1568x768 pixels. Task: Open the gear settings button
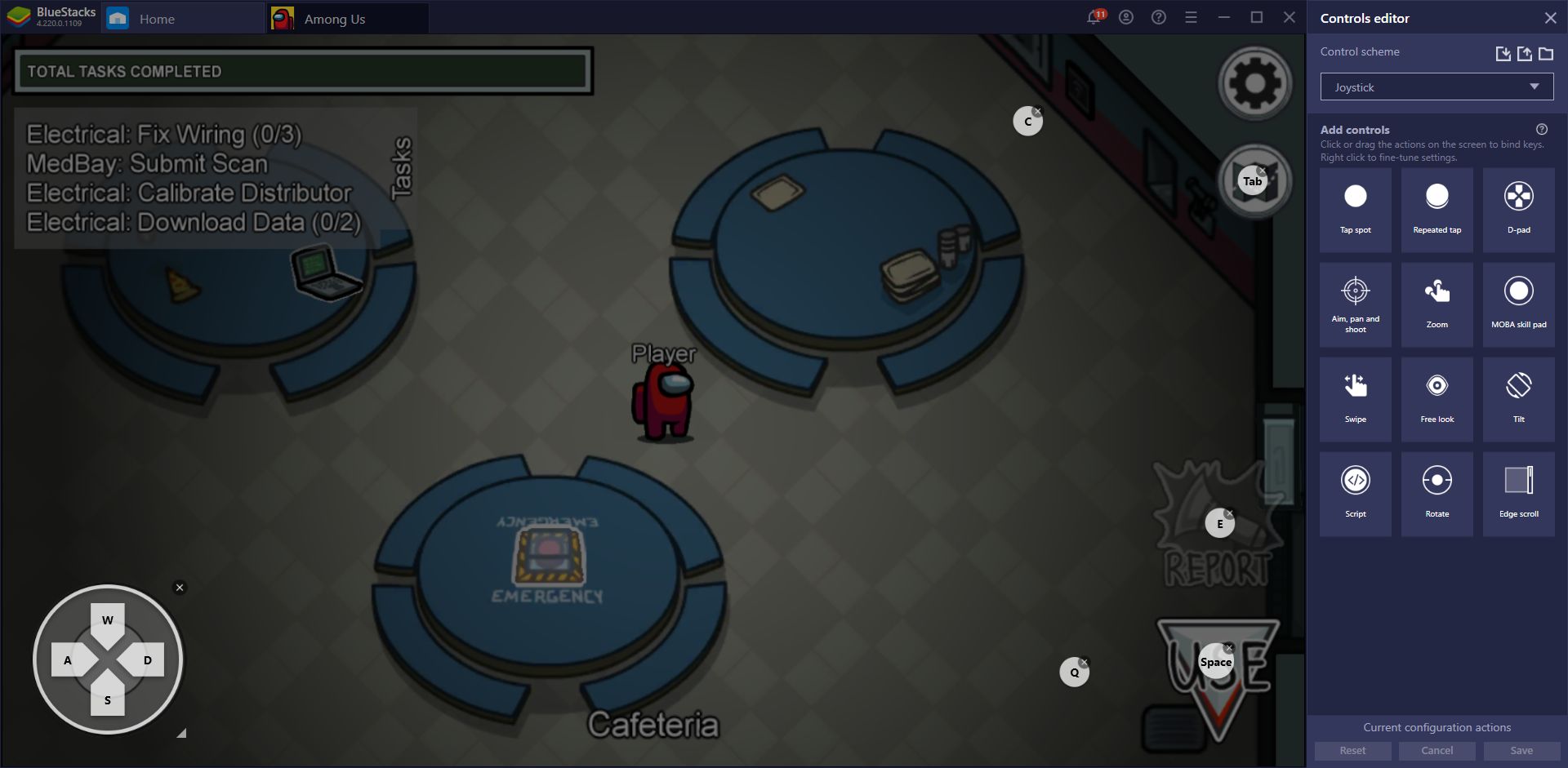[x=1254, y=83]
